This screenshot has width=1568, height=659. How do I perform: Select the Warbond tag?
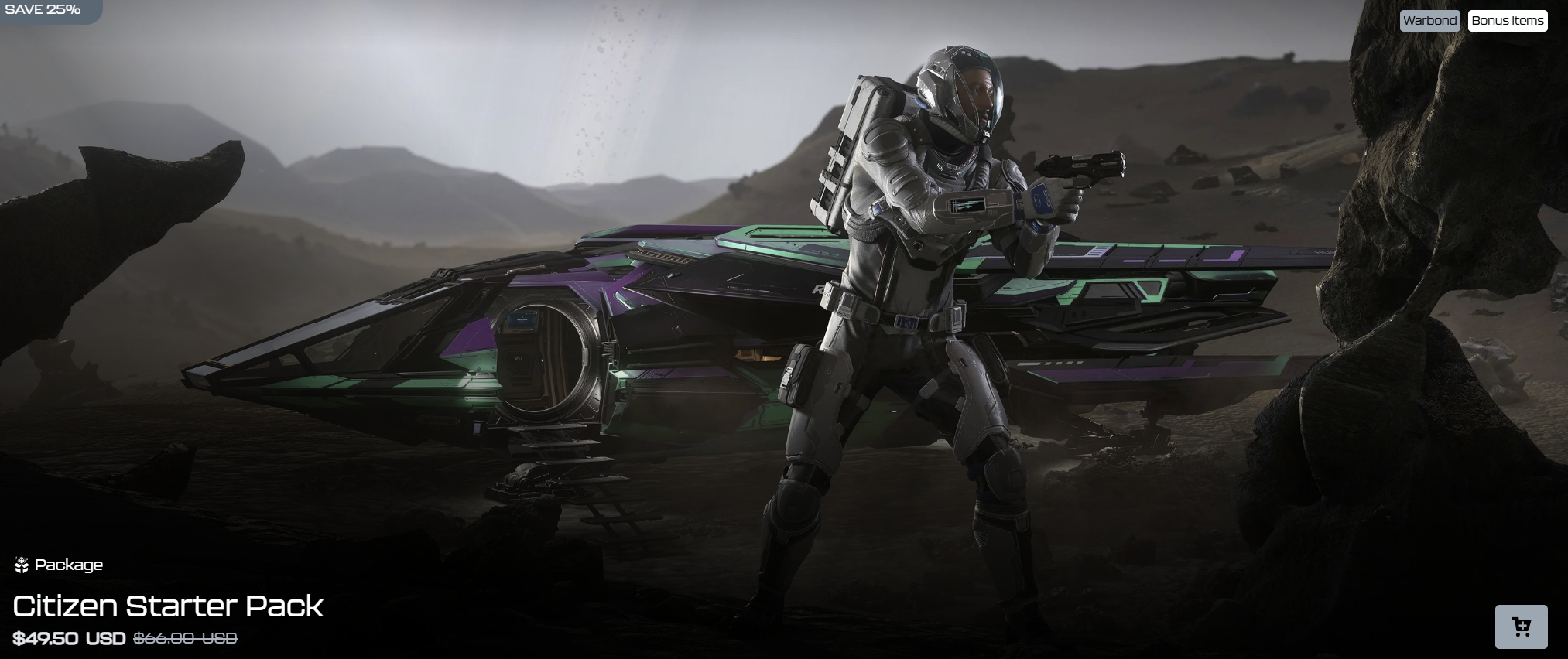[x=1429, y=21]
